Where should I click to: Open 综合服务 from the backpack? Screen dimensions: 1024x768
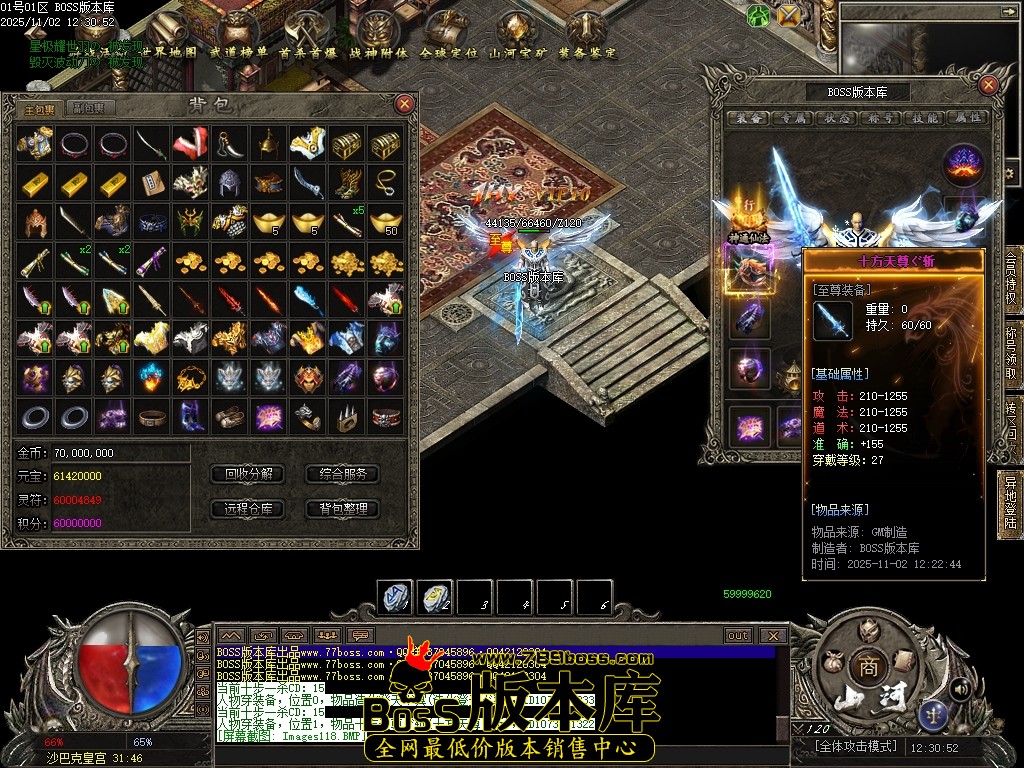[343, 474]
